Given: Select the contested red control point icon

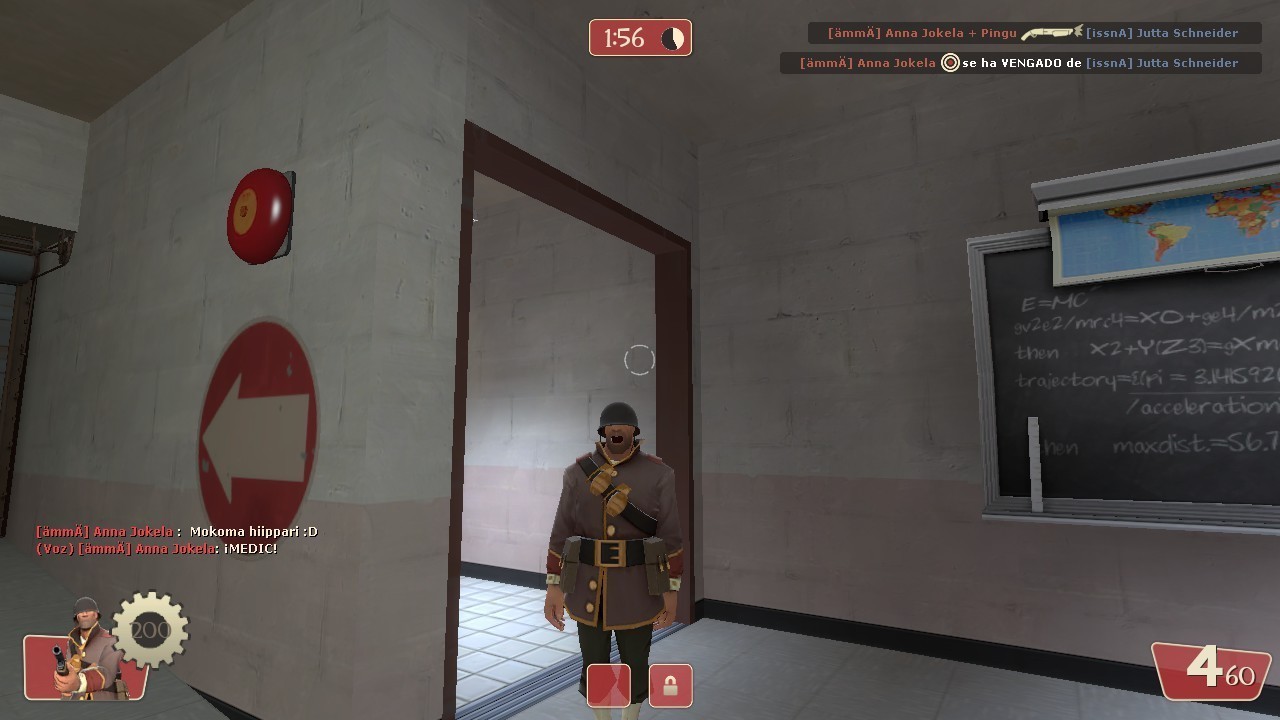Looking at the screenshot, I should [608, 686].
